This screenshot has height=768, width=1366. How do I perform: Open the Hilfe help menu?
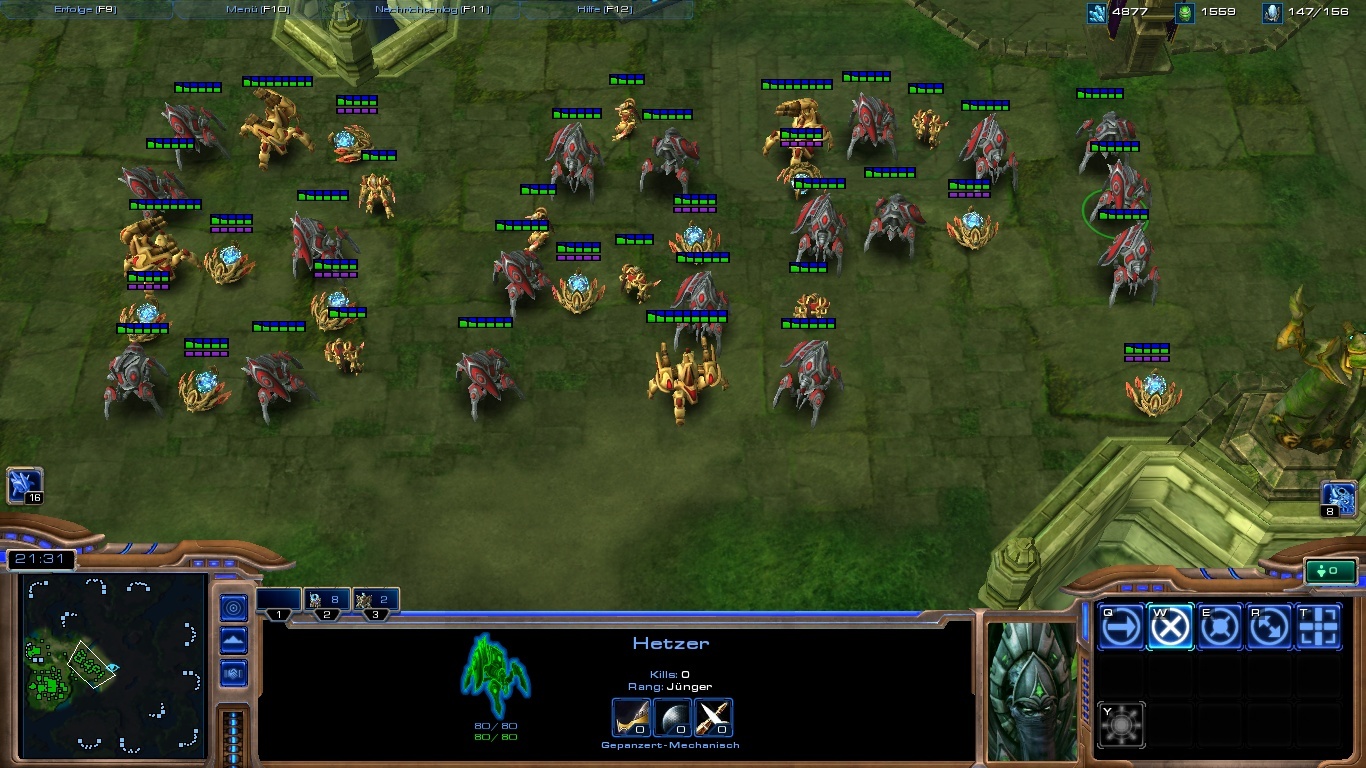pyautogui.click(x=604, y=9)
